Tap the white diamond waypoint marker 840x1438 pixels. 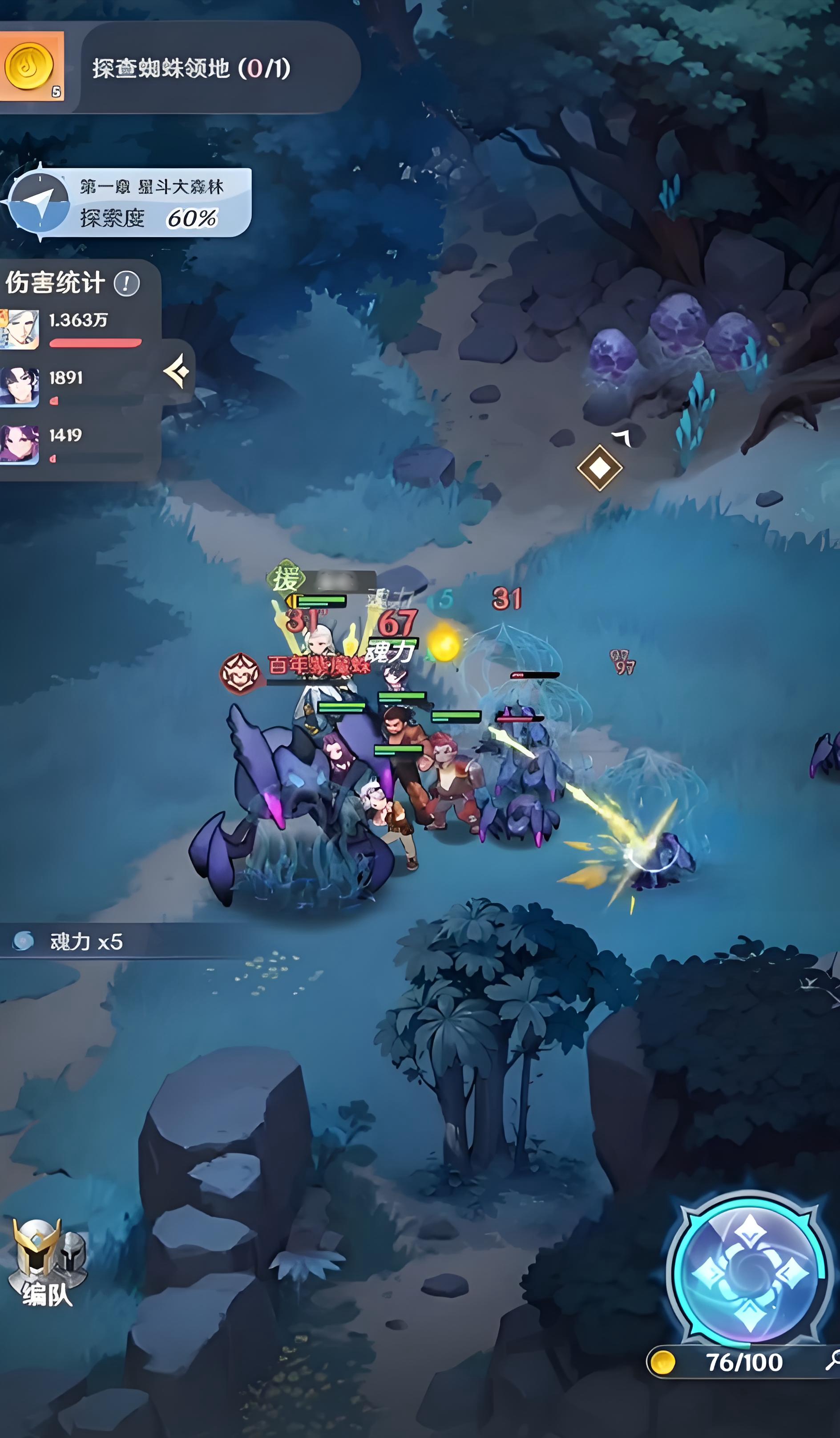(x=599, y=468)
